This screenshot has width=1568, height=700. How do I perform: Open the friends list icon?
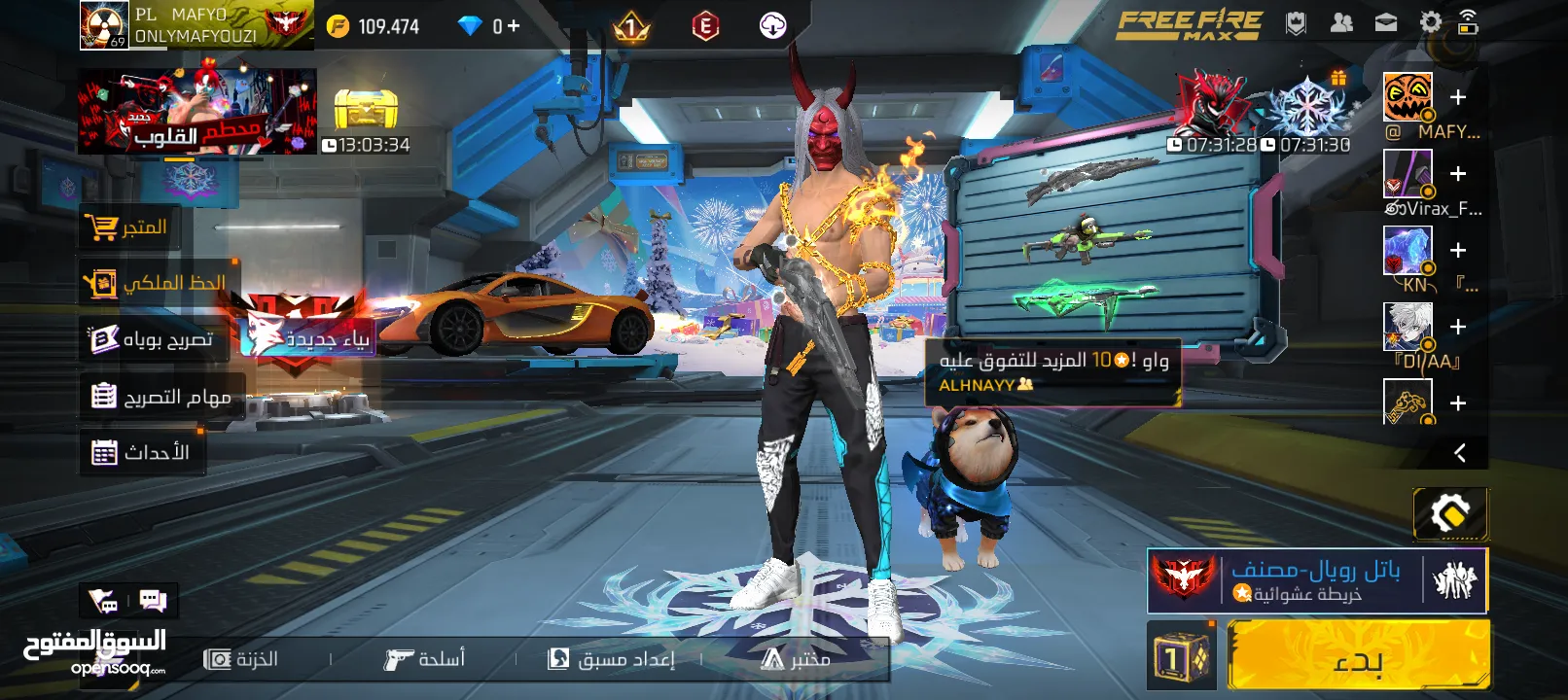coord(1341,22)
